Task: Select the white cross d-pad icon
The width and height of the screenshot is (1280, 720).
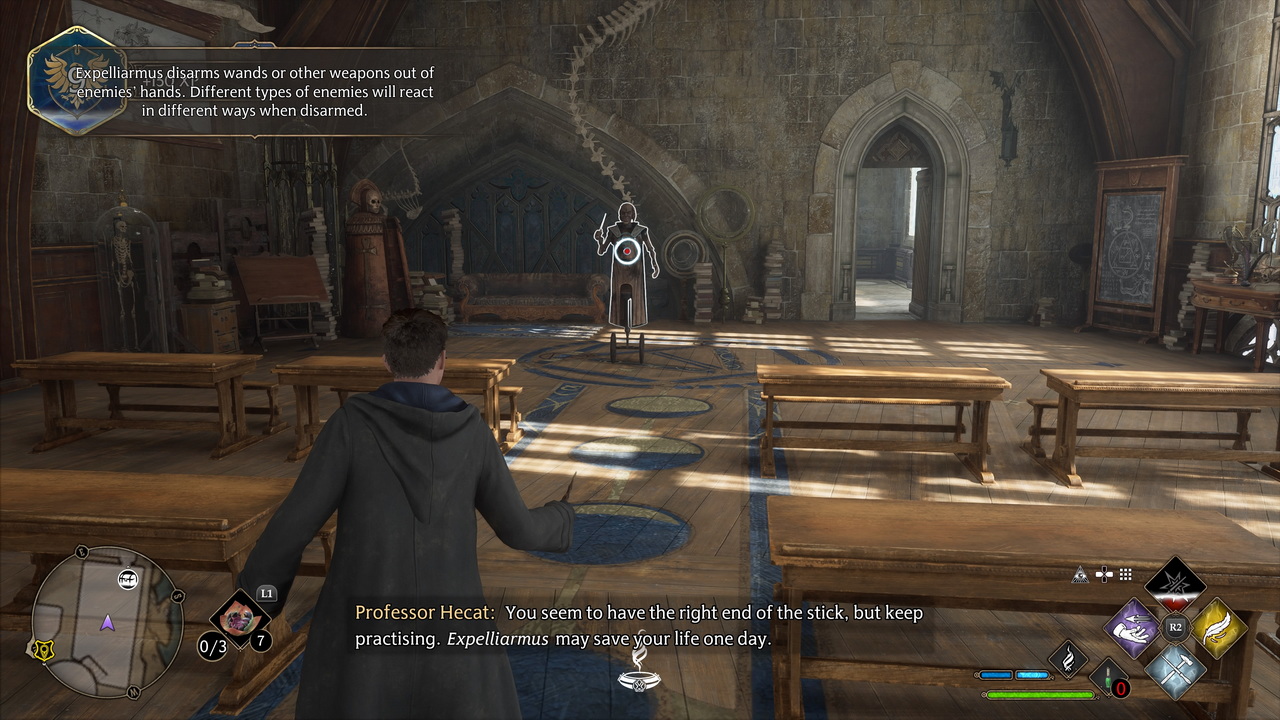Action: point(1103,575)
